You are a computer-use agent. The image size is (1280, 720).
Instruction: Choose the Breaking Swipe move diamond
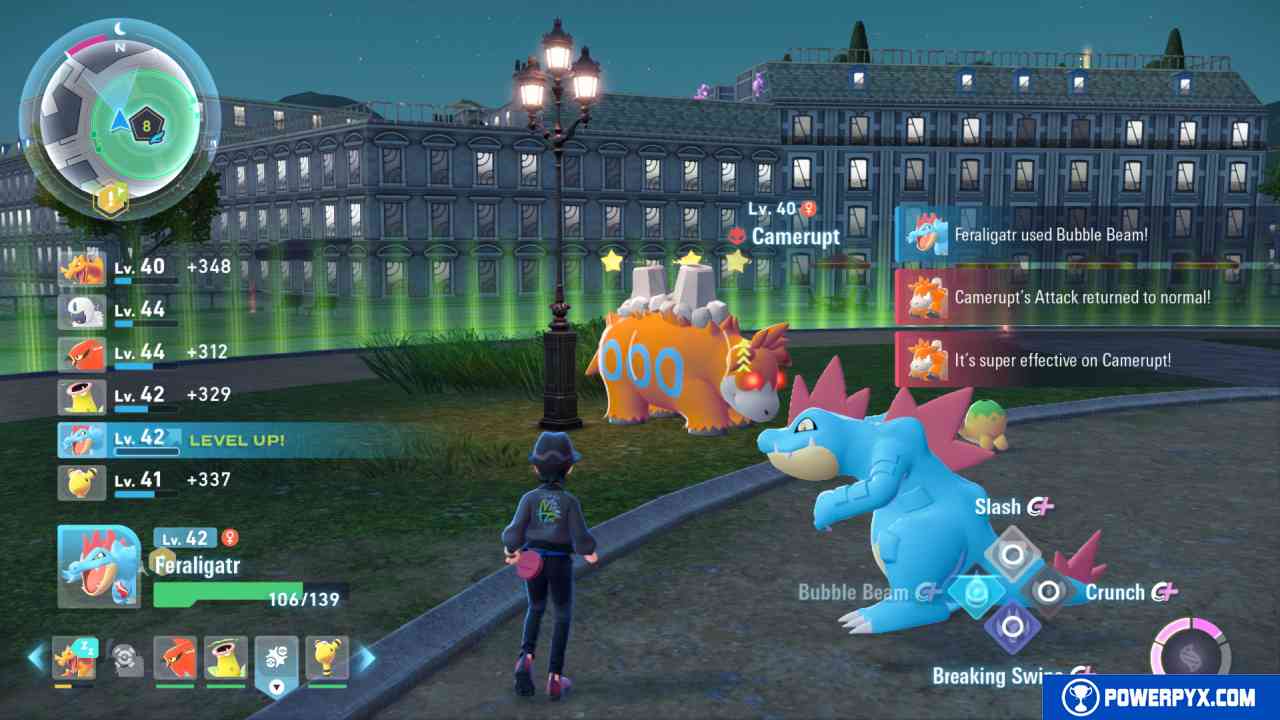tap(1012, 628)
